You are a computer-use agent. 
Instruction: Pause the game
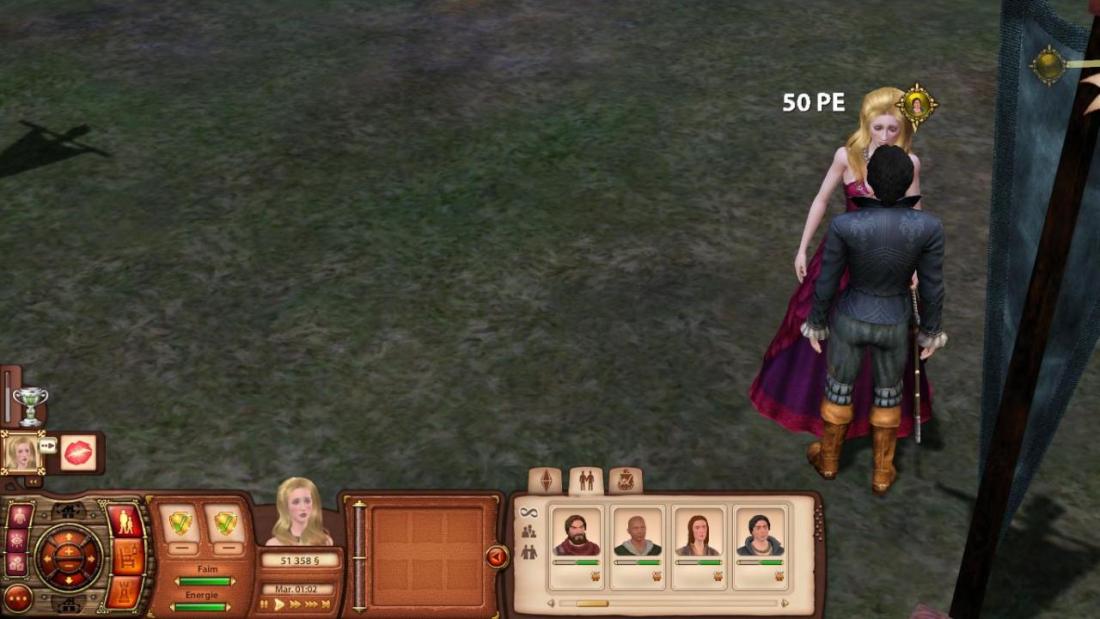tap(264, 604)
